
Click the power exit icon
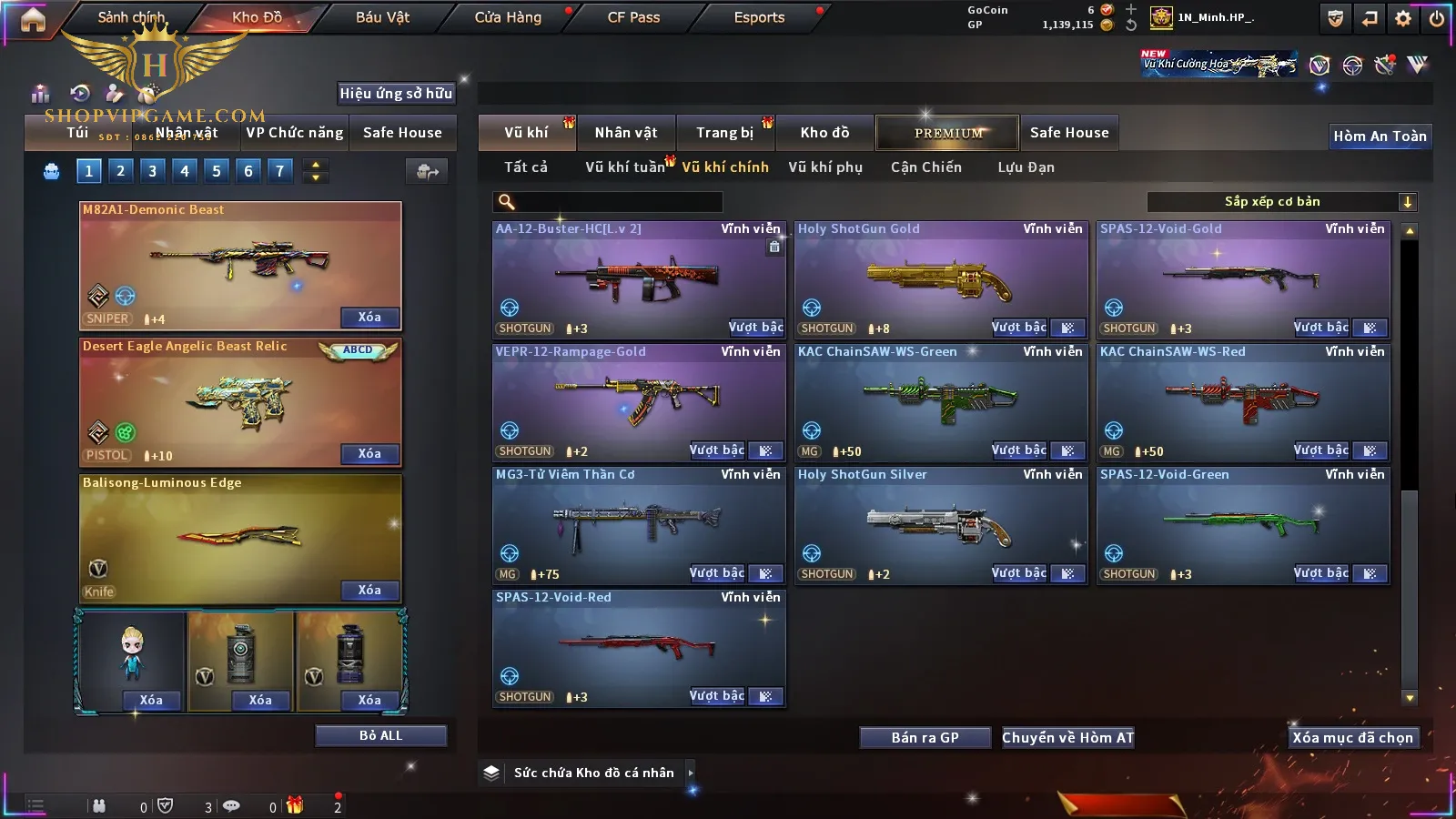(x=1437, y=18)
